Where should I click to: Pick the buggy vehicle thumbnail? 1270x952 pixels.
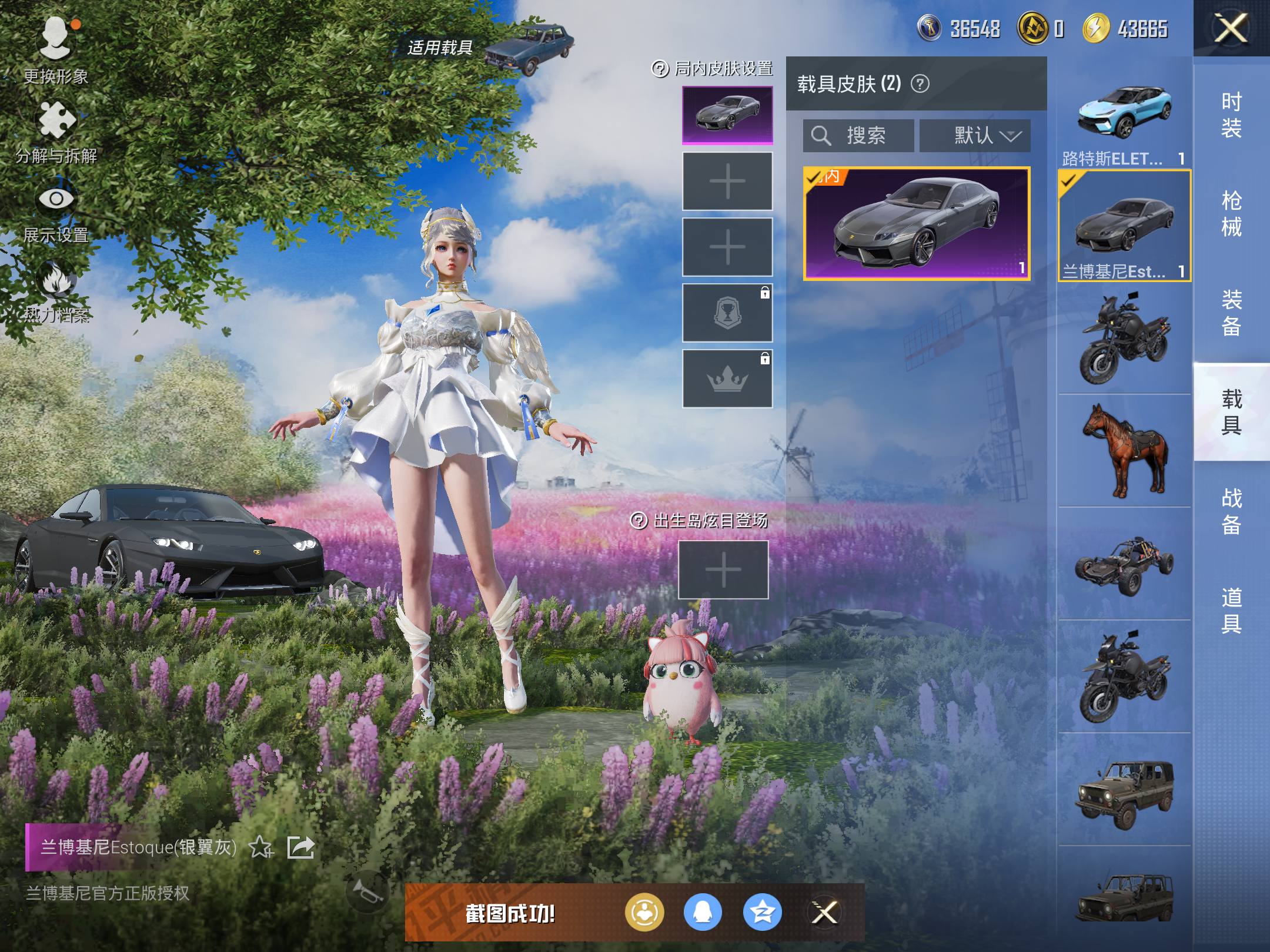pos(1124,564)
